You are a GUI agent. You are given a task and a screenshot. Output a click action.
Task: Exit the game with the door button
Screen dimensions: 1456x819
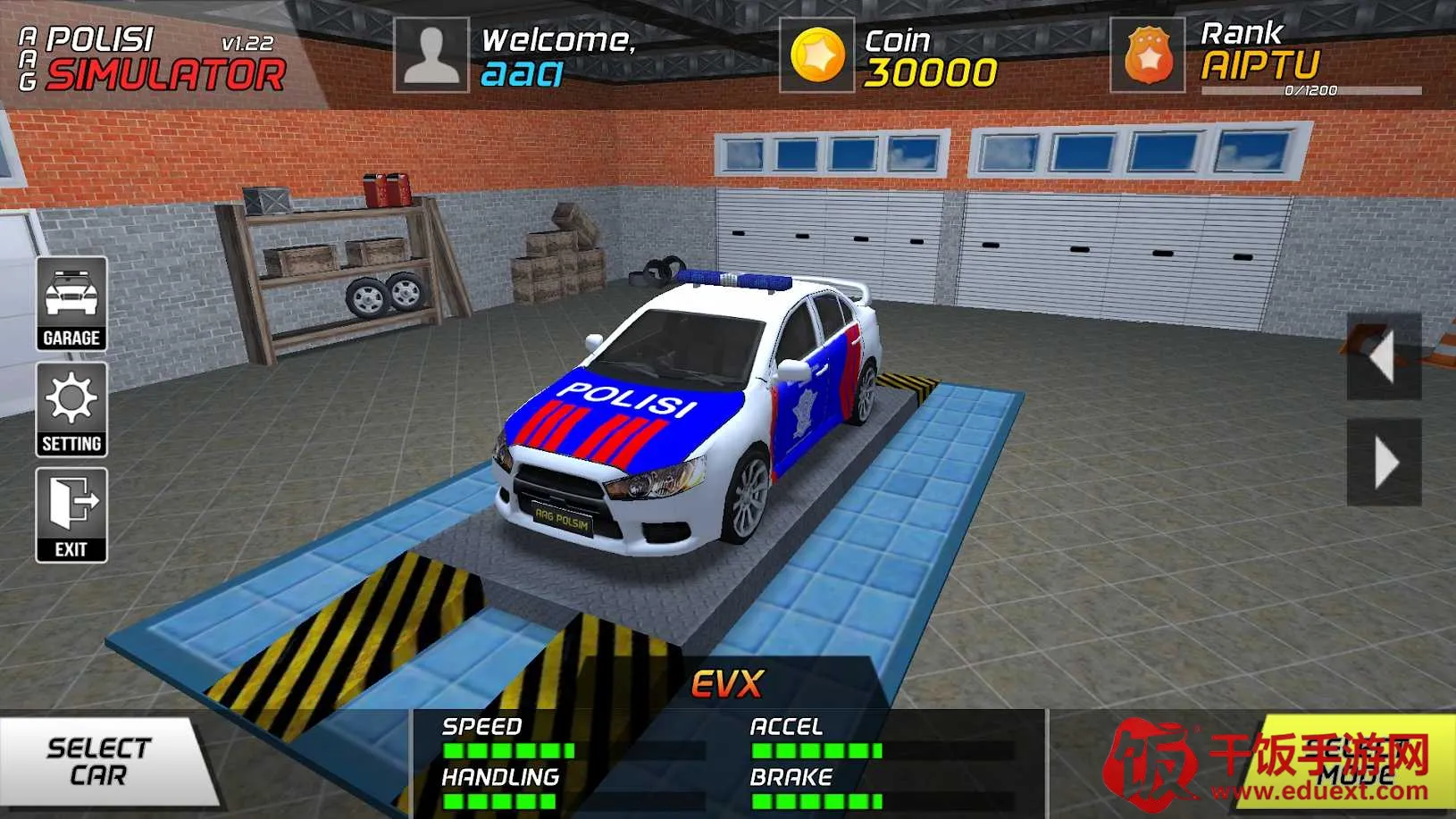71,514
